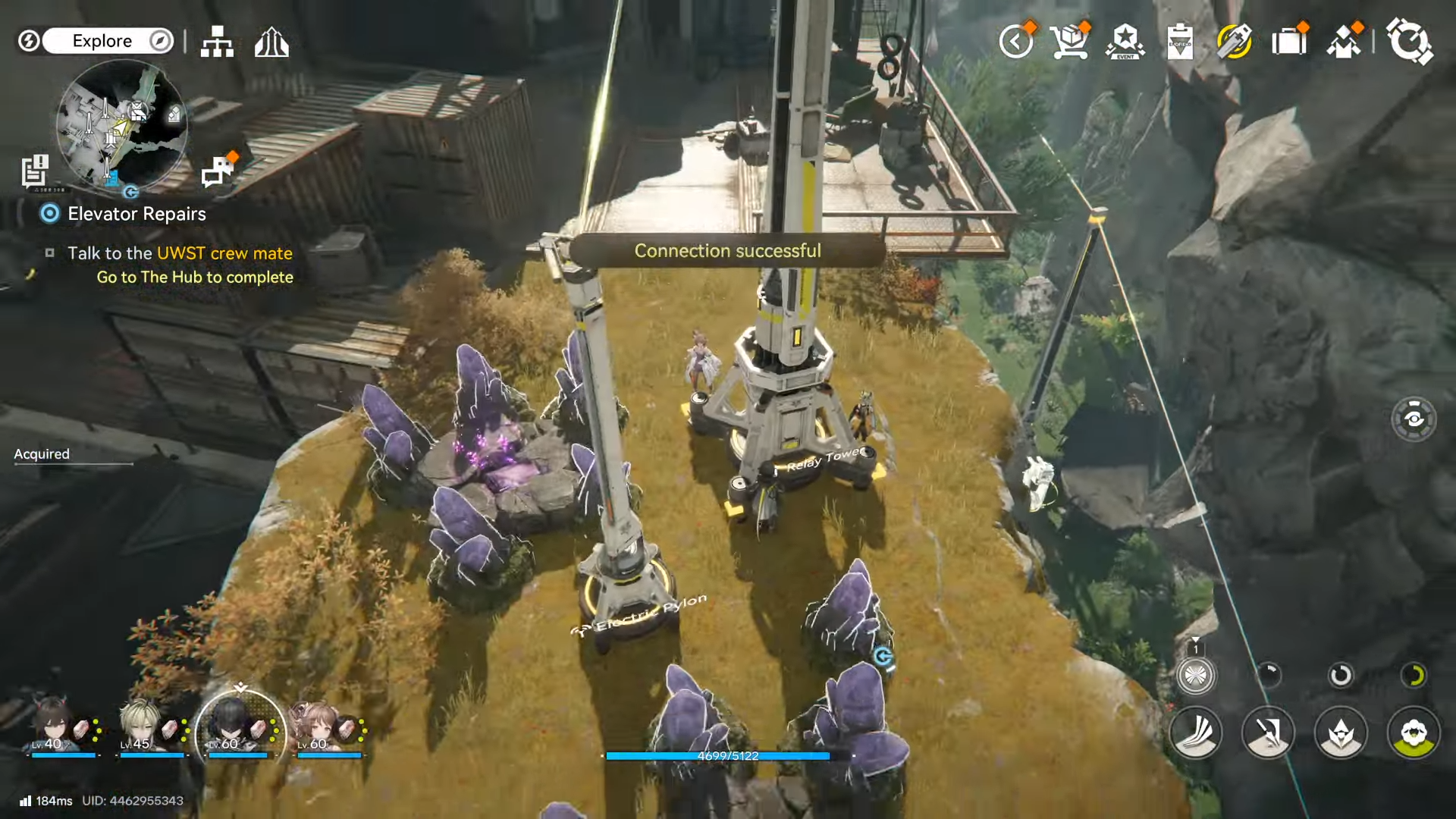Open the Event star icon
1456x819 pixels.
point(1125,44)
